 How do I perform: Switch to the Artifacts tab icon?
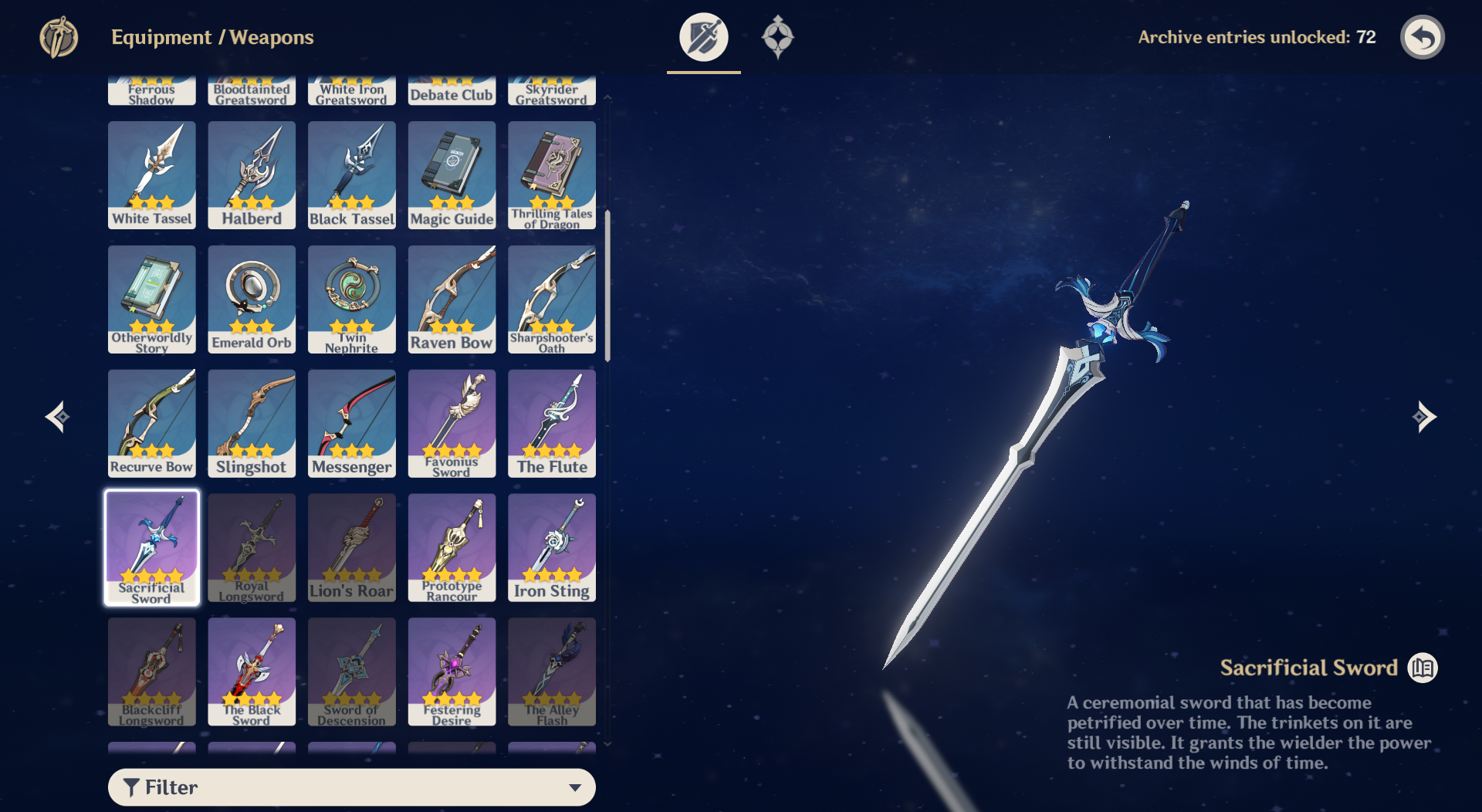tap(777, 37)
